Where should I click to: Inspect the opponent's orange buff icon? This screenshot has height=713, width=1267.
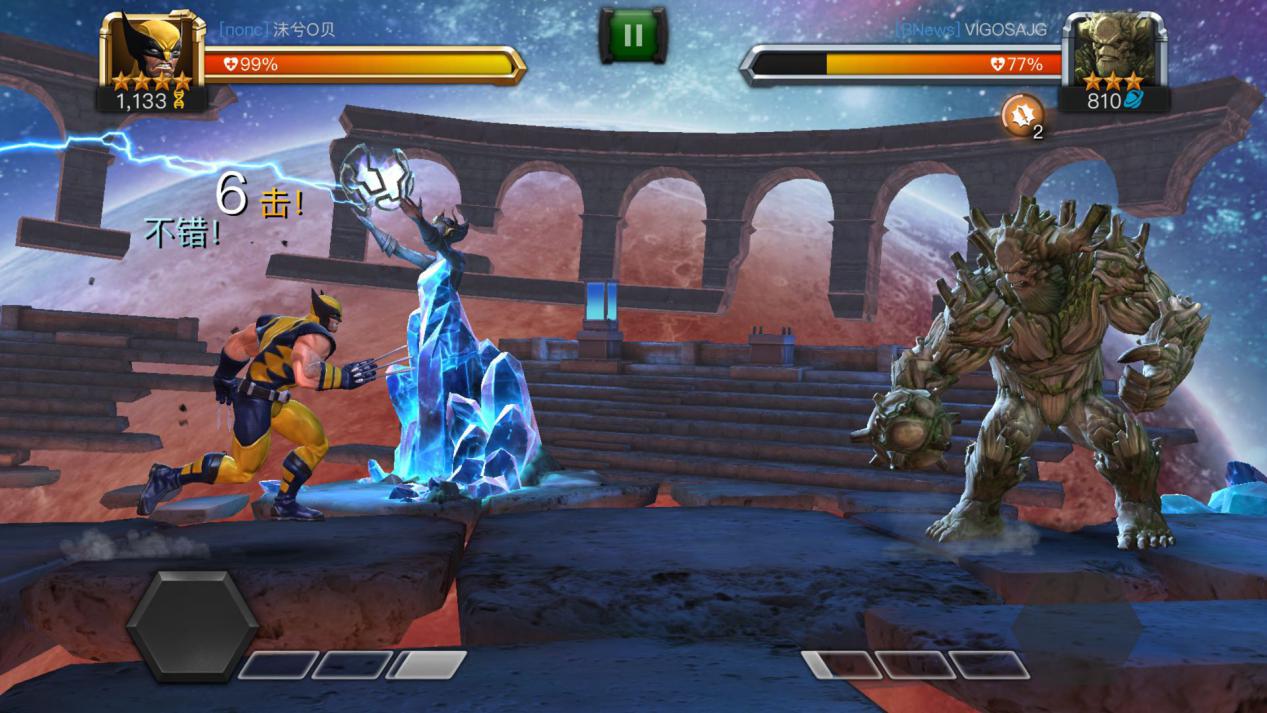(1021, 115)
